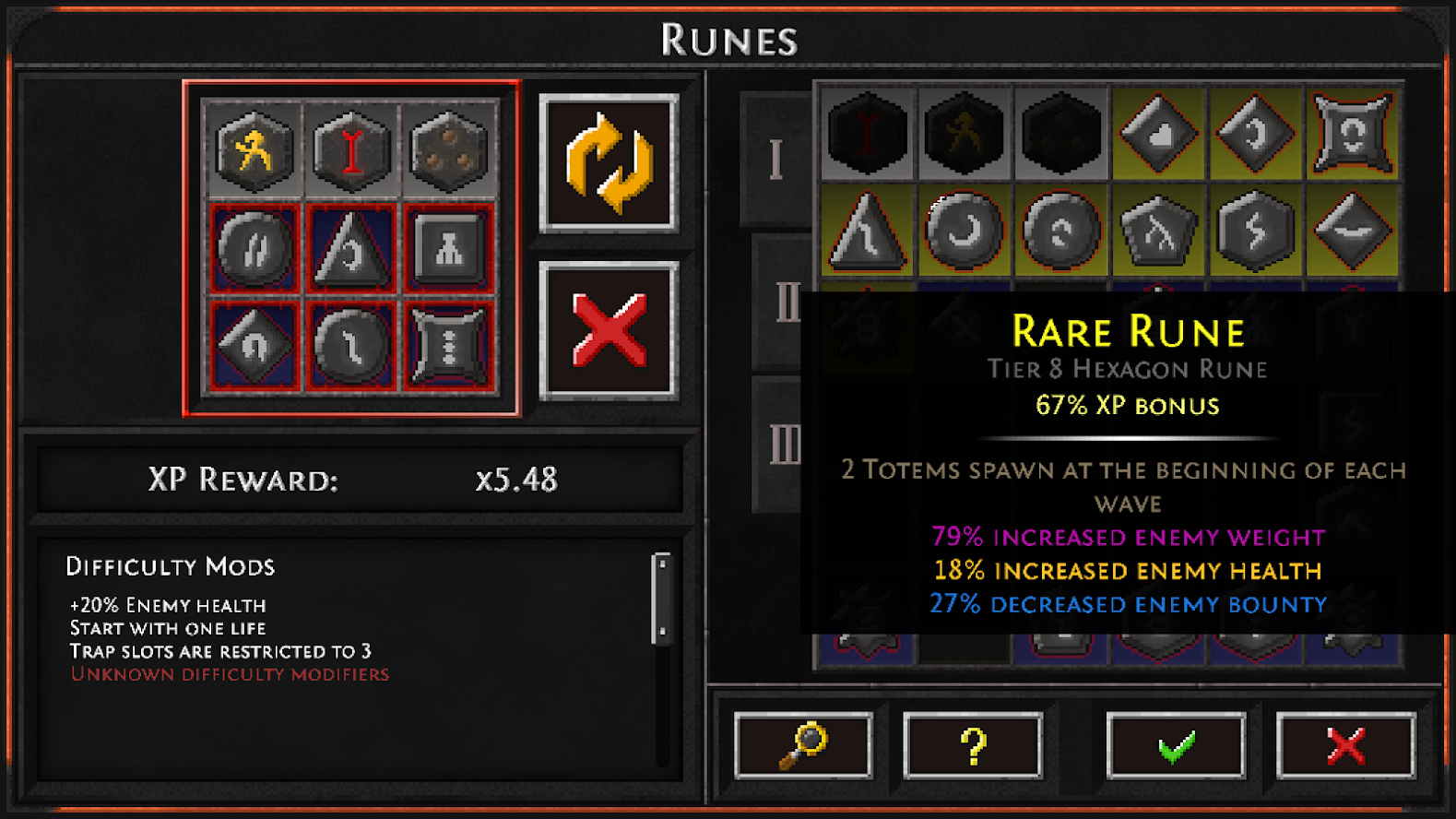1456x819 pixels.
Task: Click the yellow running figure rune
Action: [254, 150]
